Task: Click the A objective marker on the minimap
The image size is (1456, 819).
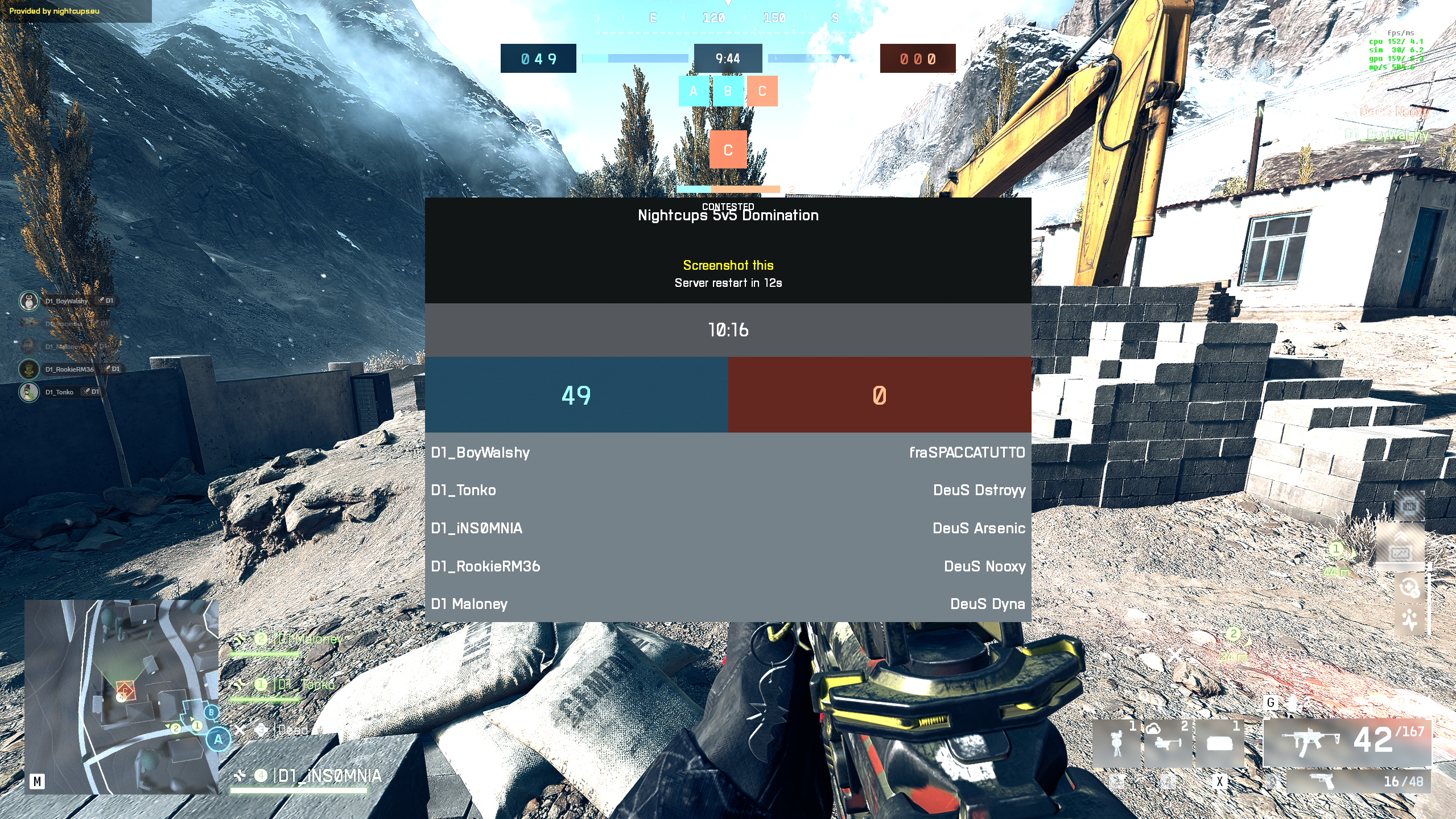Action: click(218, 739)
